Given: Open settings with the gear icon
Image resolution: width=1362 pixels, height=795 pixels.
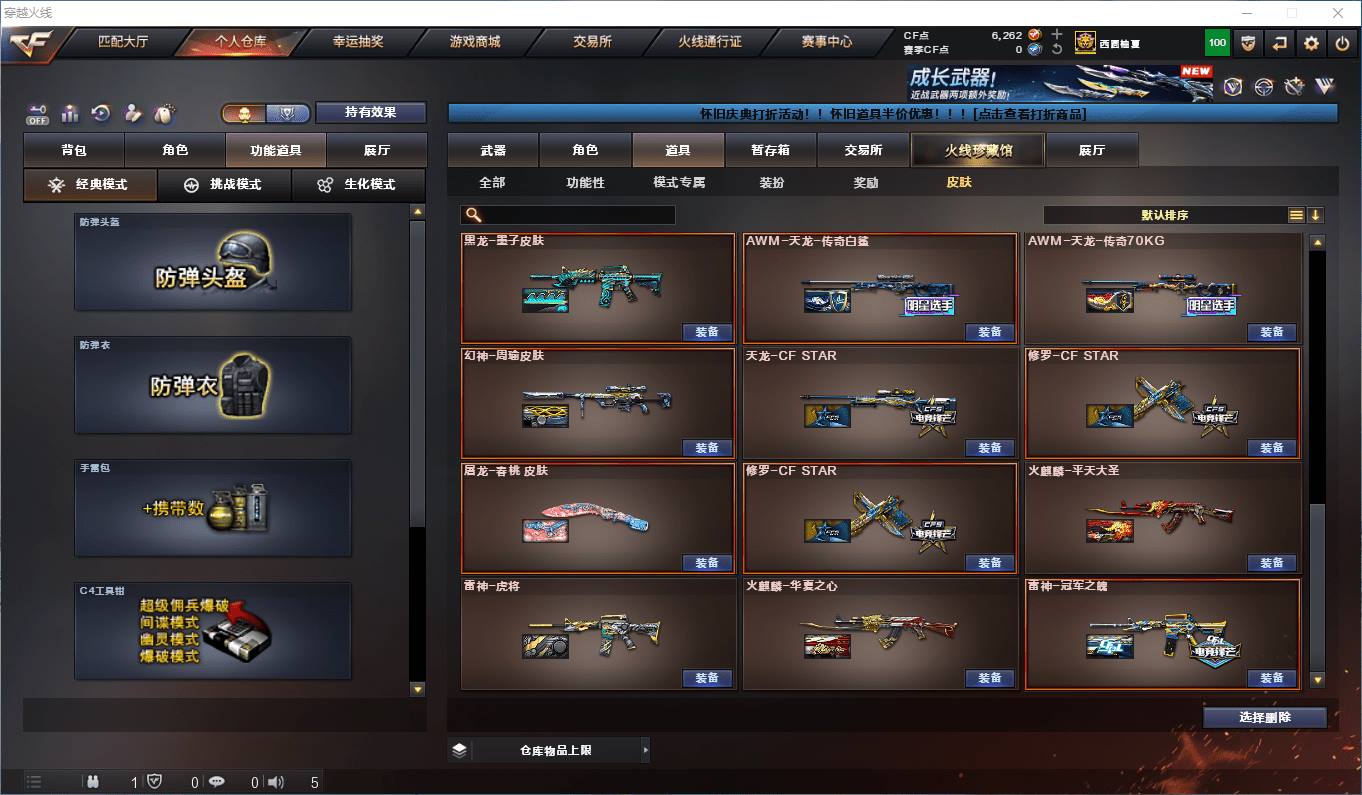Looking at the screenshot, I should (1311, 43).
